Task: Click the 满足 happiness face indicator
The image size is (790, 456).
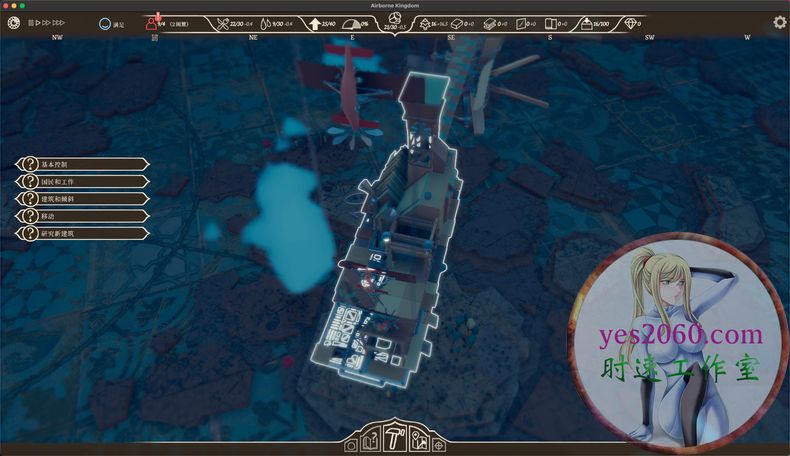Action: pyautogui.click(x=105, y=22)
